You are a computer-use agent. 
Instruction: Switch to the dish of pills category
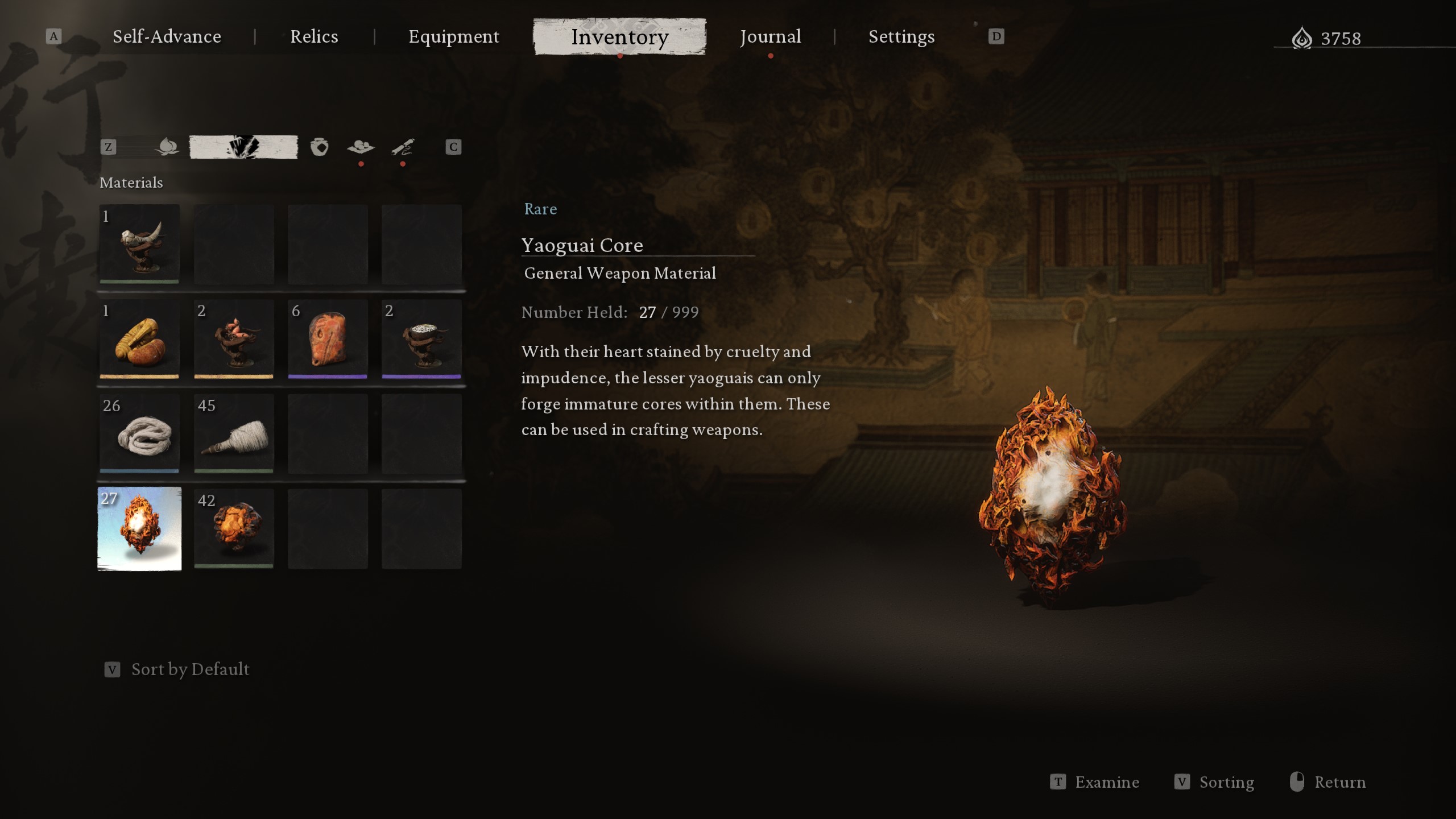click(361, 147)
